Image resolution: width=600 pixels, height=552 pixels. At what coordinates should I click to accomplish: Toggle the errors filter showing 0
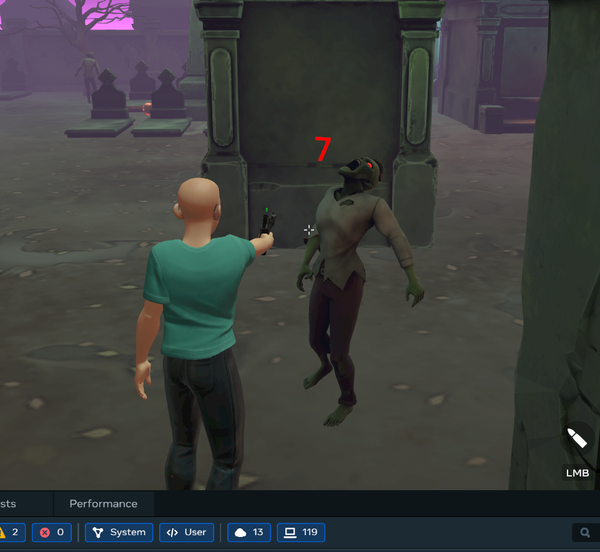(52, 532)
